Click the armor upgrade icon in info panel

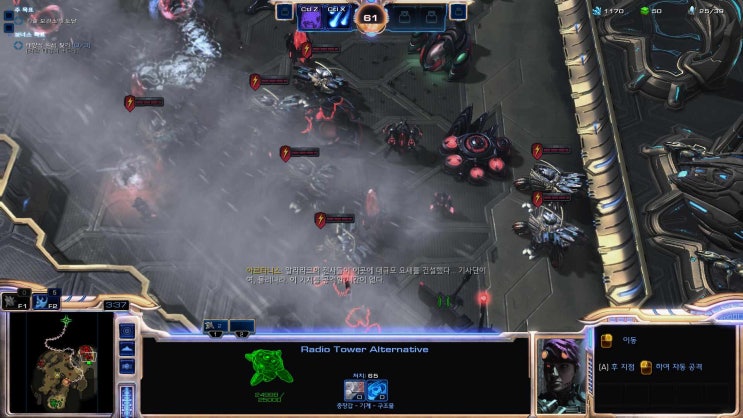(353, 389)
